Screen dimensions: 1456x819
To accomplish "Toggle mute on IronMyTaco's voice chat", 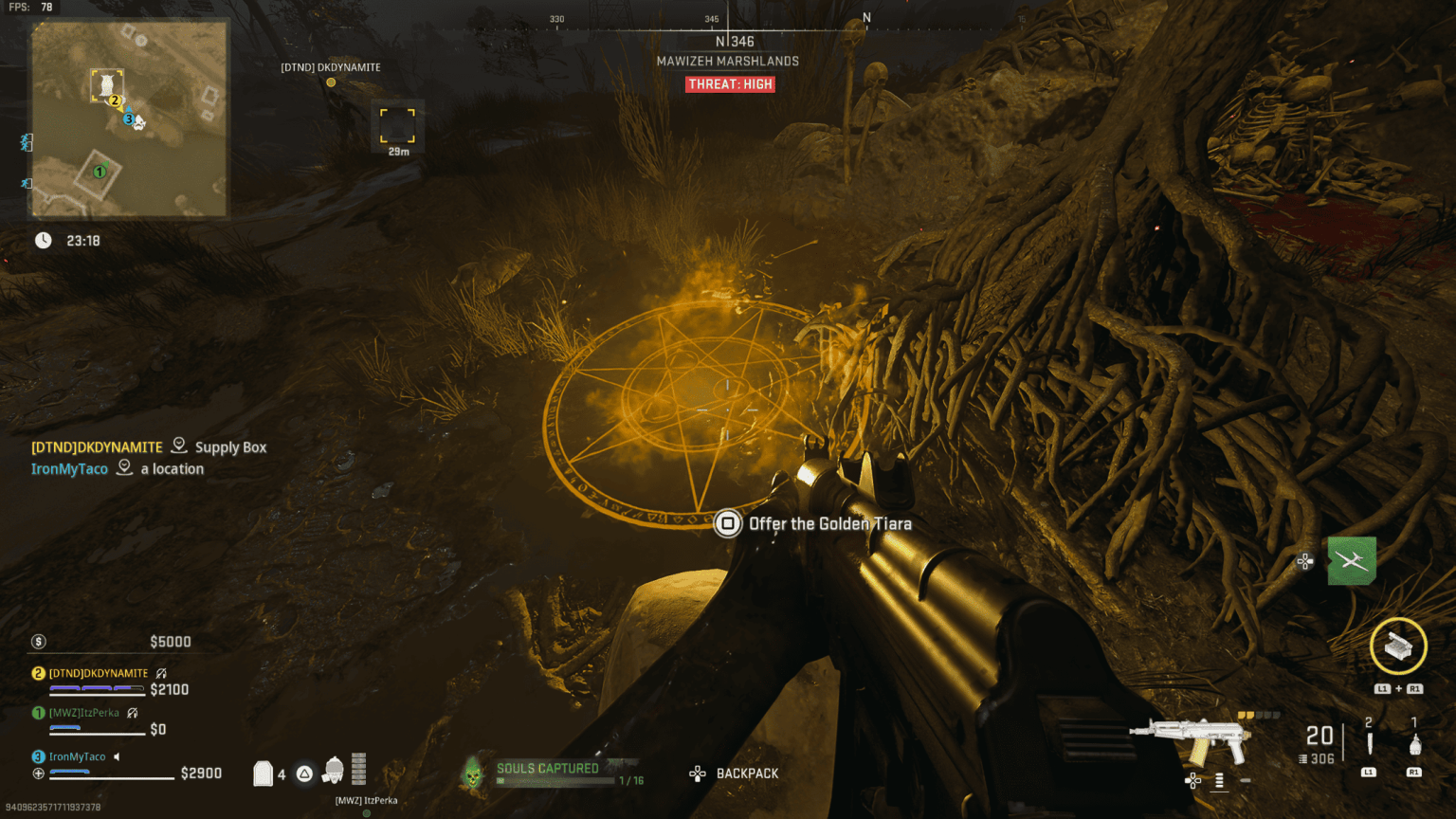I will (116, 756).
